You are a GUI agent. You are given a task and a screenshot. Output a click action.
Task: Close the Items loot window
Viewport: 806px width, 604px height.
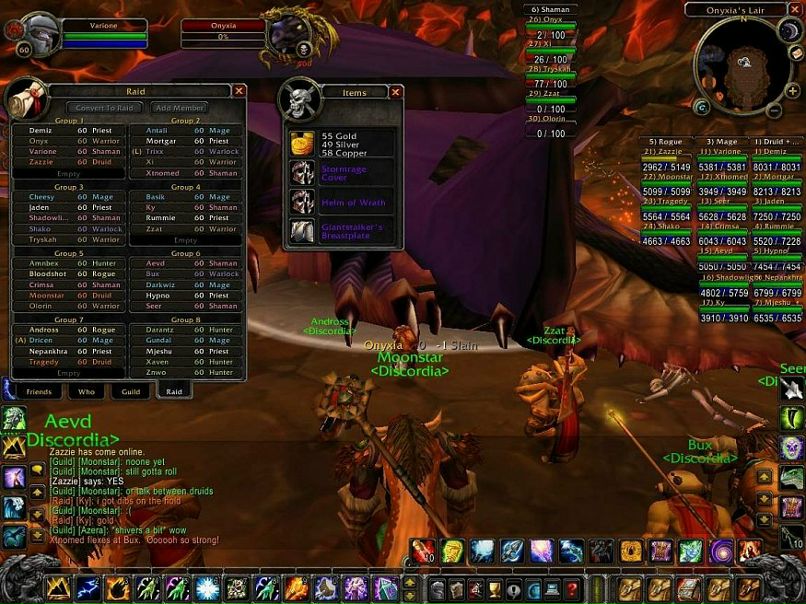click(x=396, y=92)
